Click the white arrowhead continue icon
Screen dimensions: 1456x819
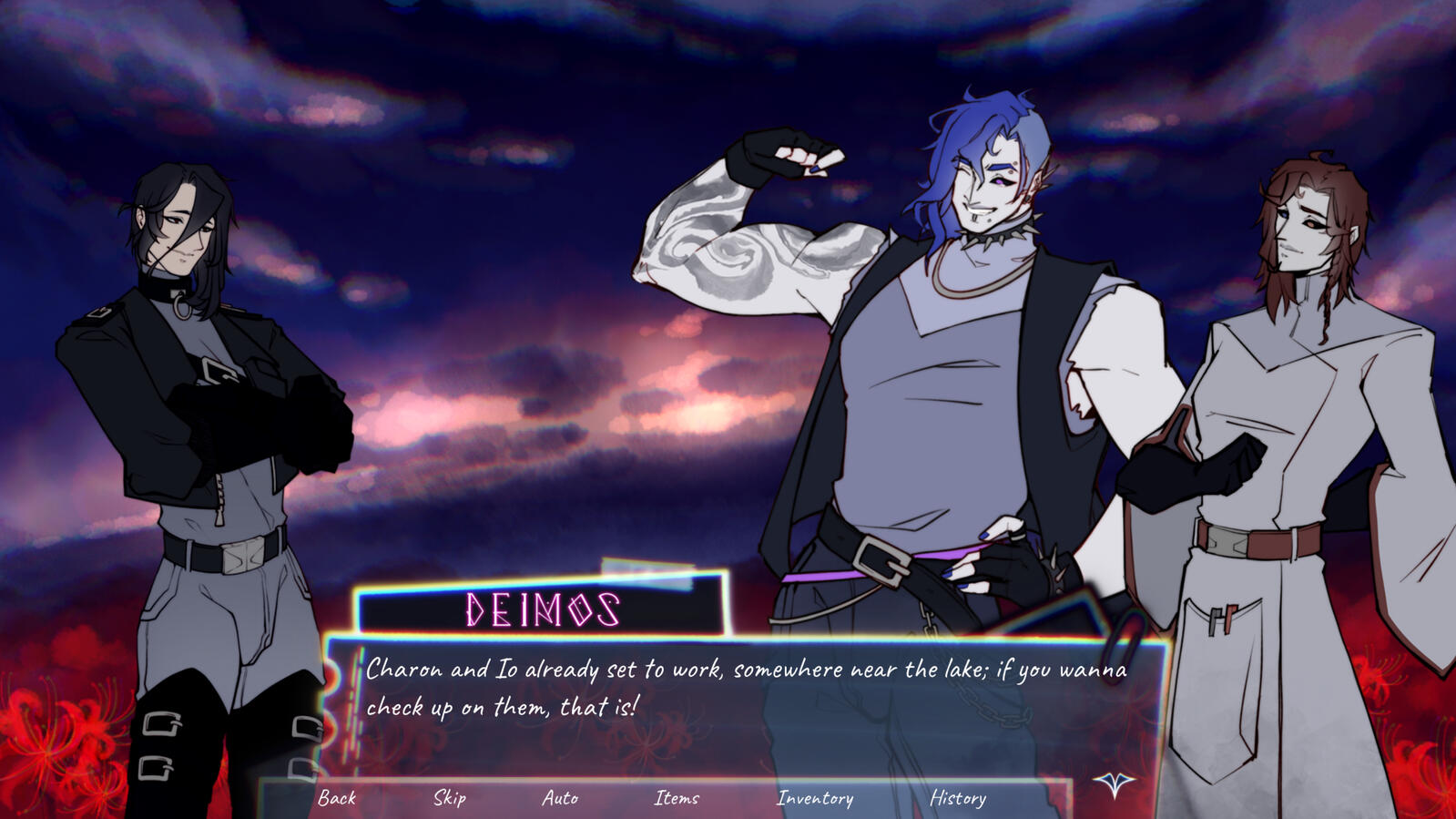point(1114,783)
